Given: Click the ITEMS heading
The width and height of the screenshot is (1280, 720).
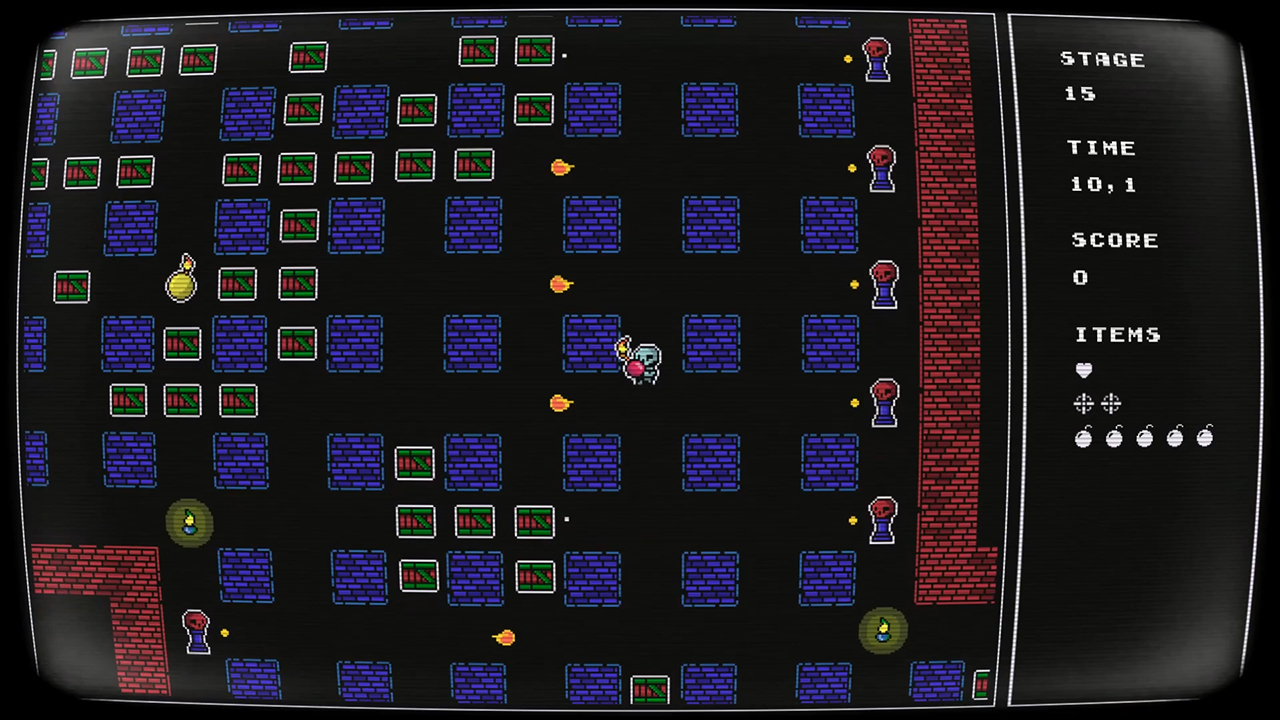Looking at the screenshot, I should coord(1117,335).
